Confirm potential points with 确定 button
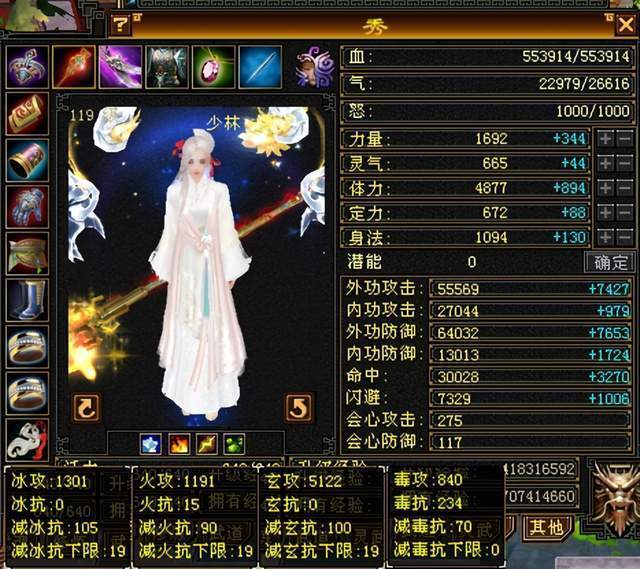640x569 pixels. 609,262
